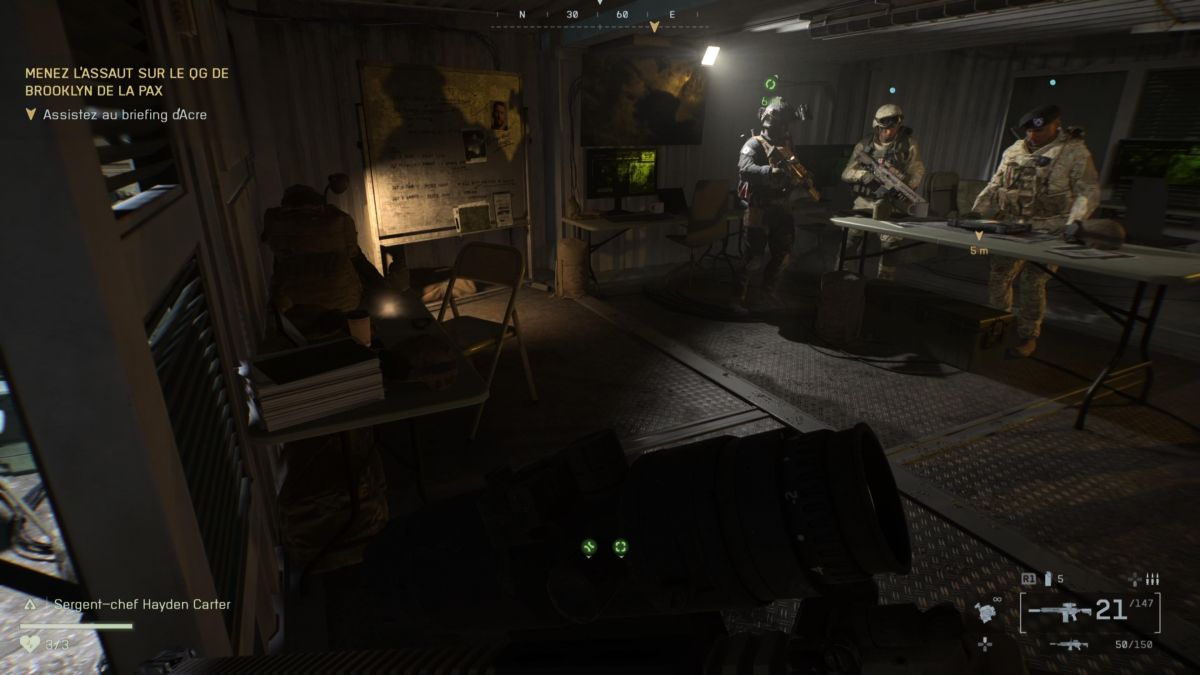Open the Brooklyn HQ assault mission objective

(x=127, y=80)
